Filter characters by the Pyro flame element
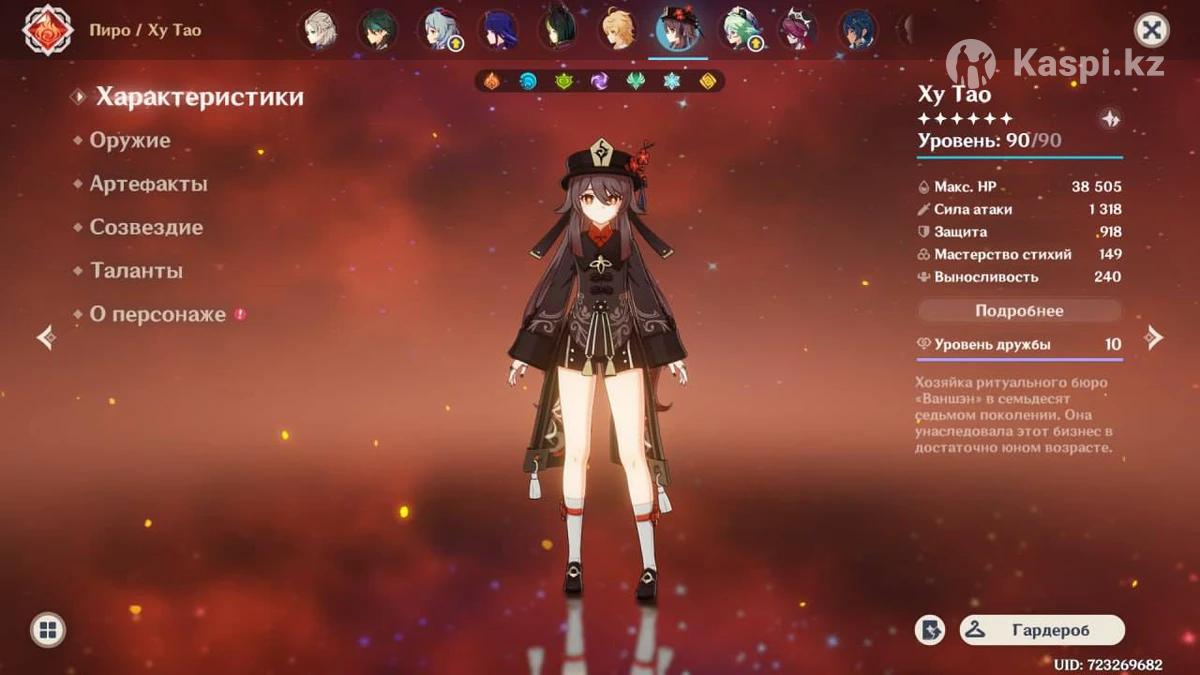This screenshot has height=675, width=1200. [x=492, y=81]
